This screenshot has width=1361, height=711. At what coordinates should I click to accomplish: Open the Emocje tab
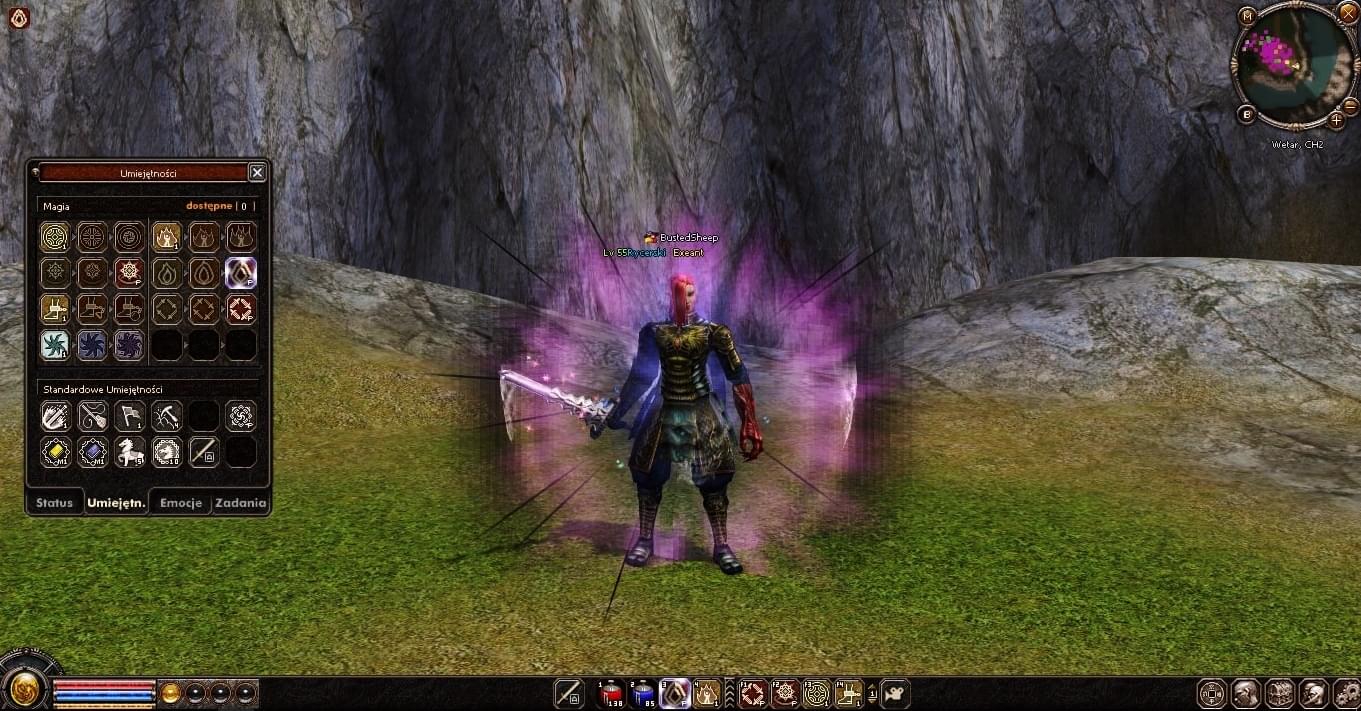pos(181,503)
